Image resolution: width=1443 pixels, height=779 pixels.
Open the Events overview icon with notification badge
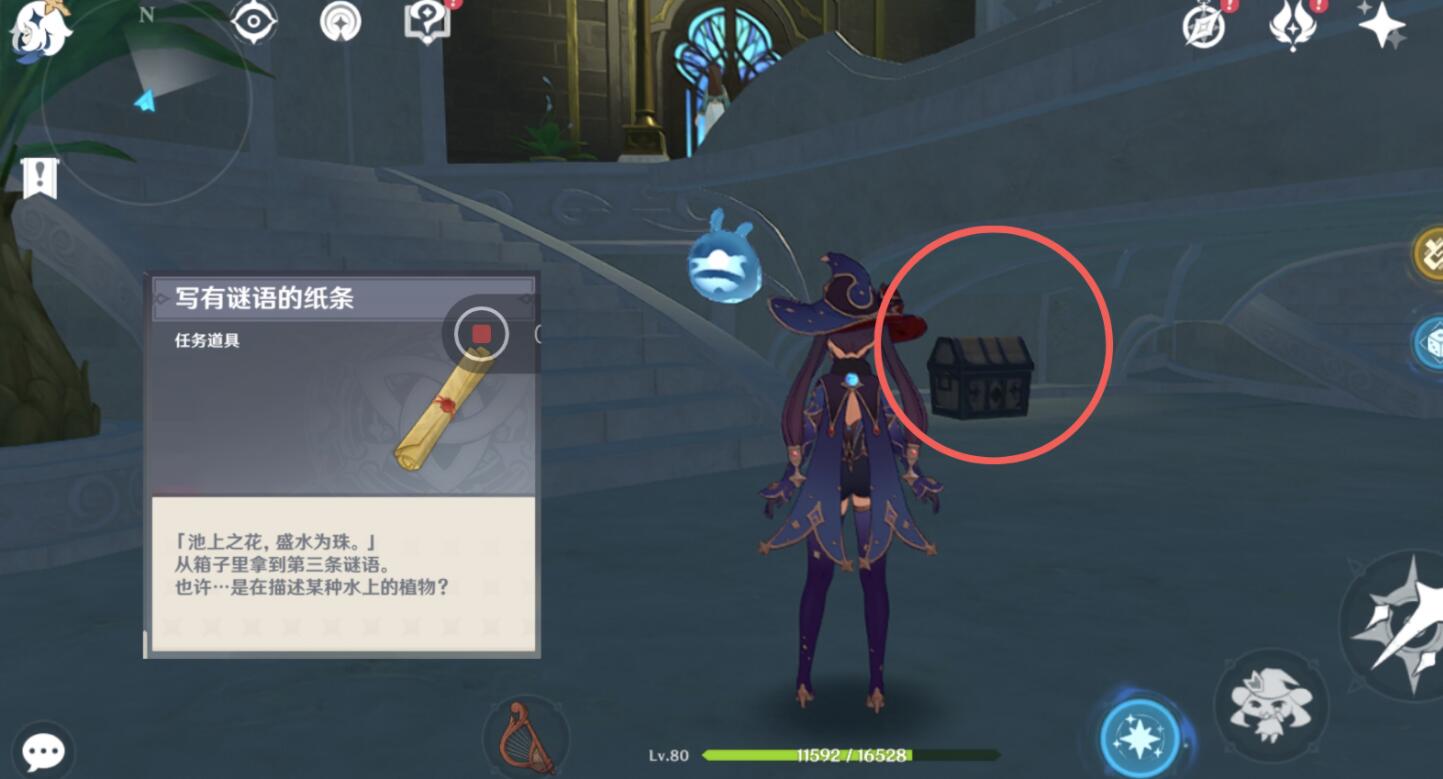(1203, 25)
